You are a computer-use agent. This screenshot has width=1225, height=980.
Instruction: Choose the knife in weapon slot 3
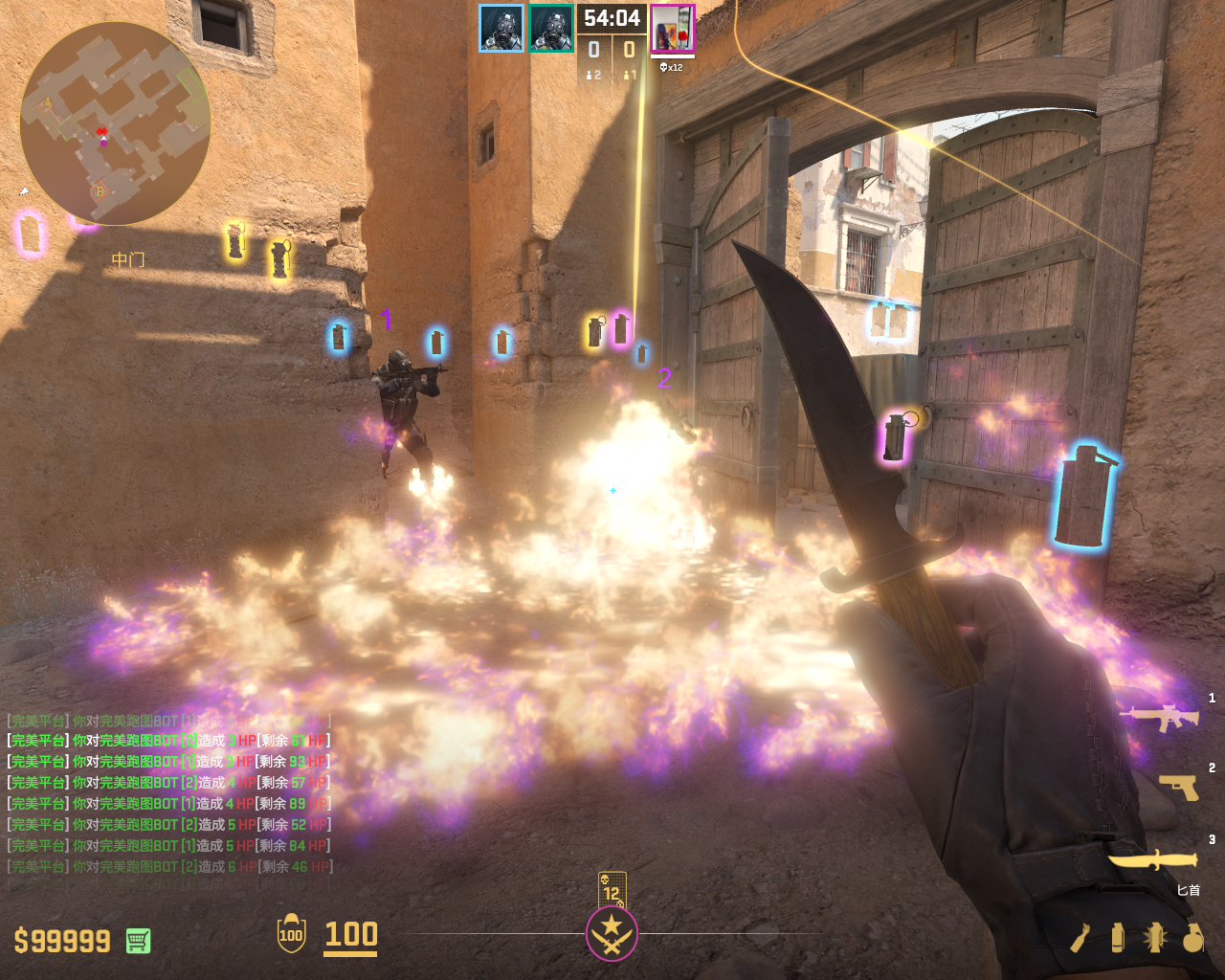click(1153, 859)
